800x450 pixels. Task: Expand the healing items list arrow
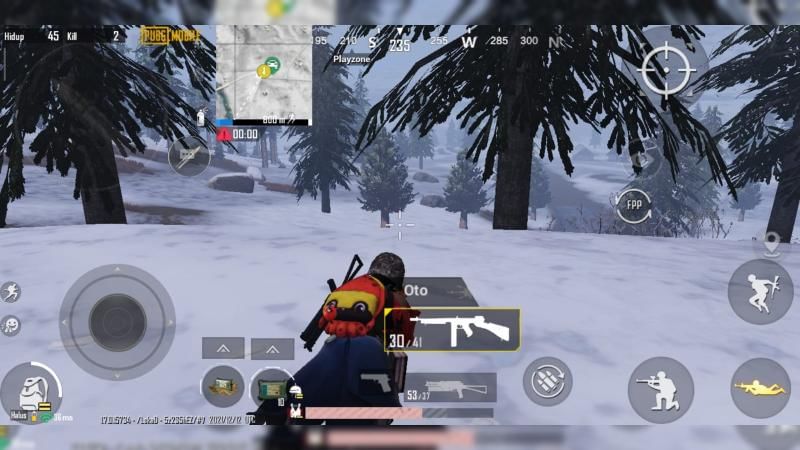click(x=222, y=348)
